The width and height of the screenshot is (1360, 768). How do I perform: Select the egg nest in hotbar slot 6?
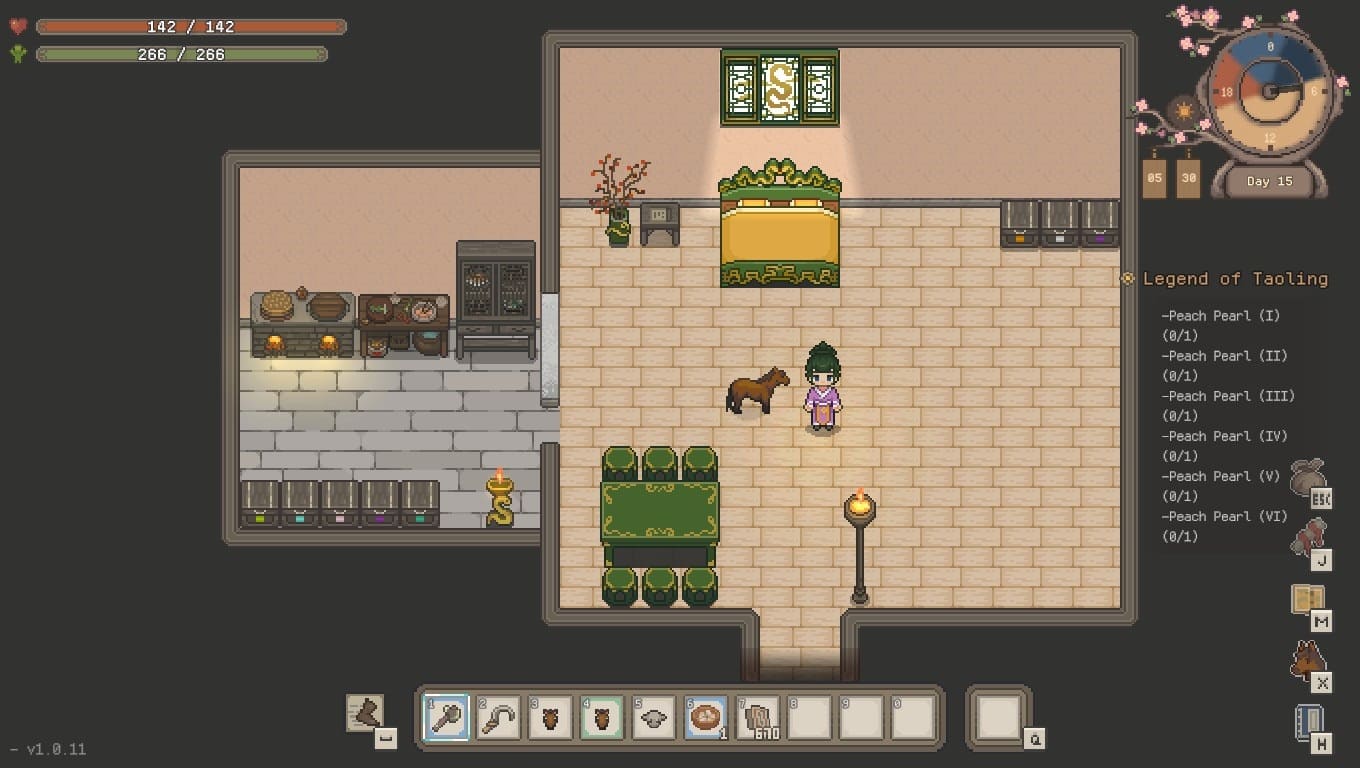click(706, 717)
